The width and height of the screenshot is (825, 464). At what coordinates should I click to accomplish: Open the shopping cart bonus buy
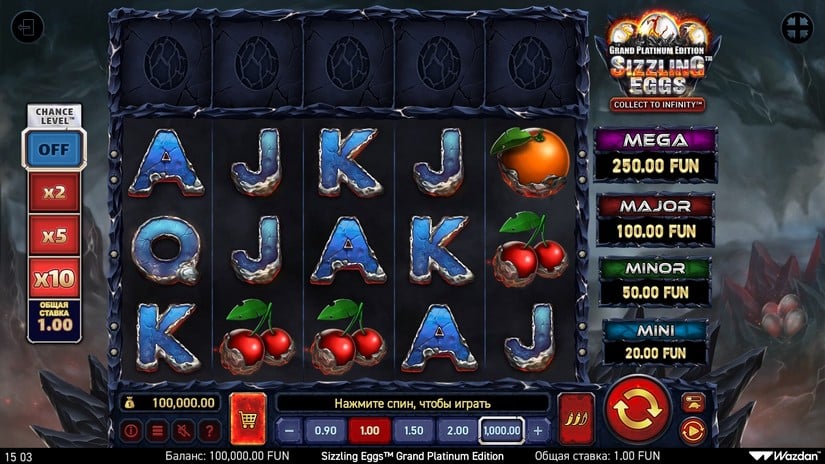click(247, 417)
